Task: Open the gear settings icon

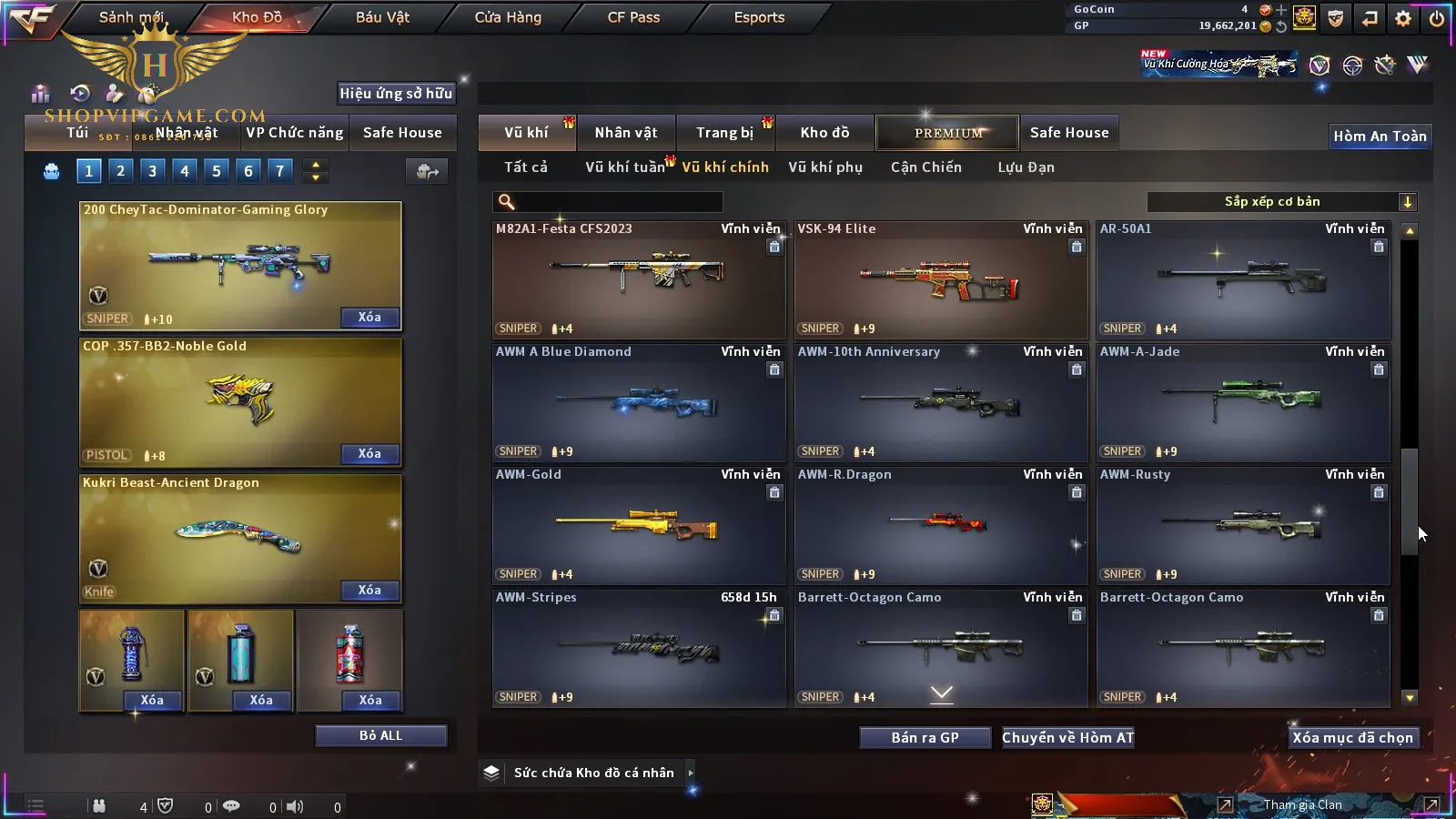Action: coord(1403,18)
